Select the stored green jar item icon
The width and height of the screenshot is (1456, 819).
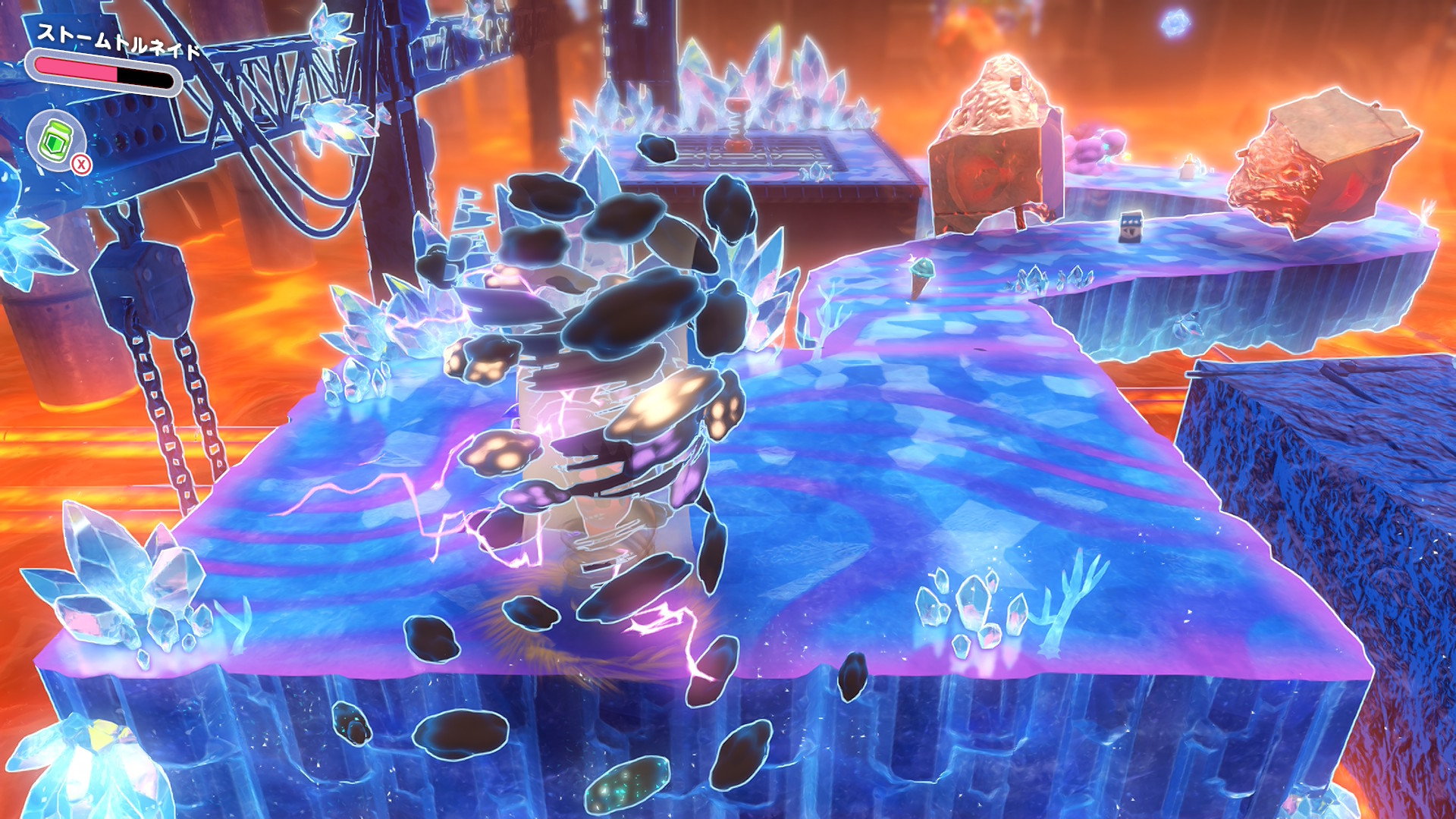point(55,140)
